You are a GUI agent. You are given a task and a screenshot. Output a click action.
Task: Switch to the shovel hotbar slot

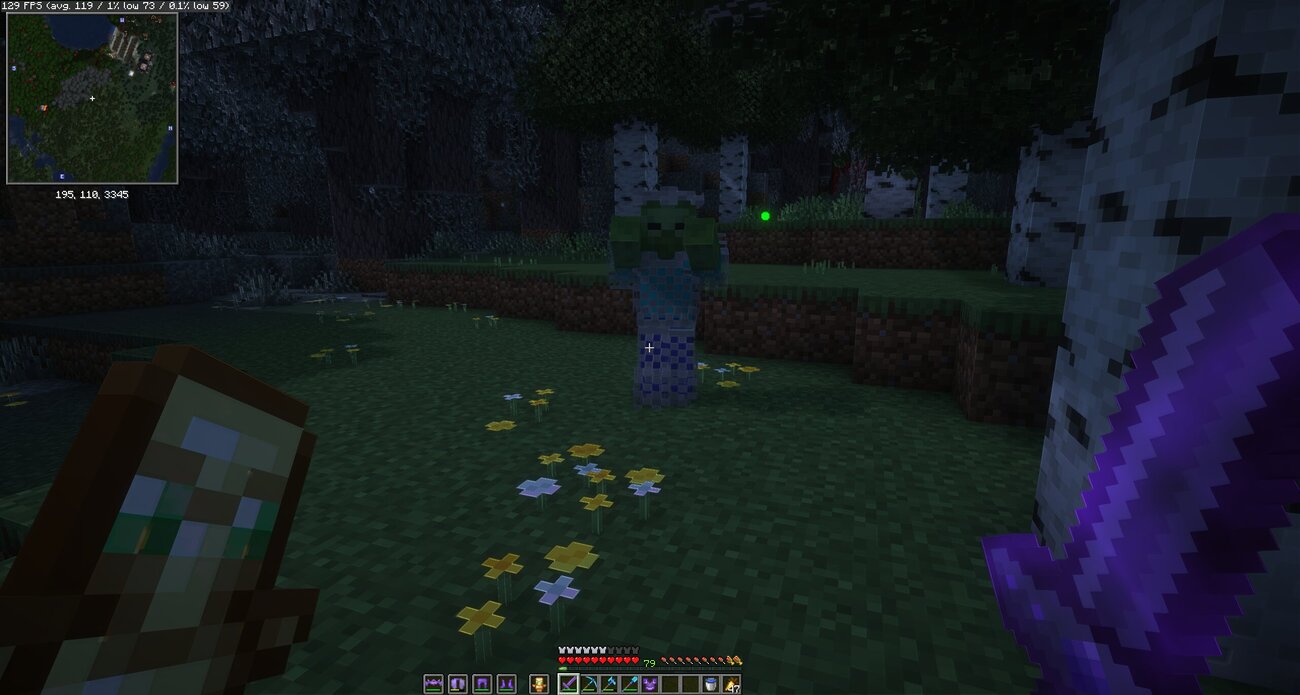pyautogui.click(x=629, y=684)
